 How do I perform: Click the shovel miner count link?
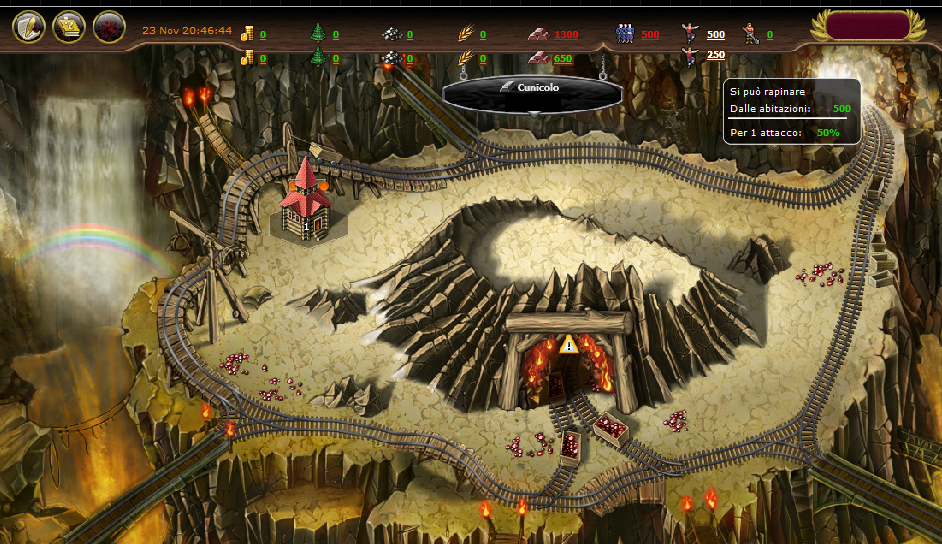[769, 35]
